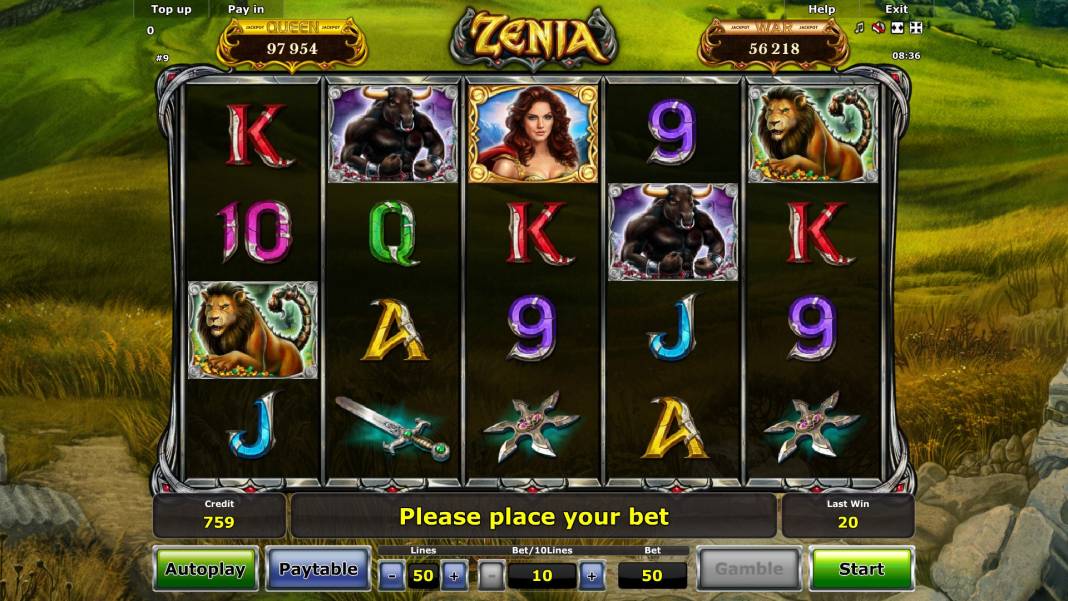
Task: Start the spin with the green Start button
Action: point(861,569)
